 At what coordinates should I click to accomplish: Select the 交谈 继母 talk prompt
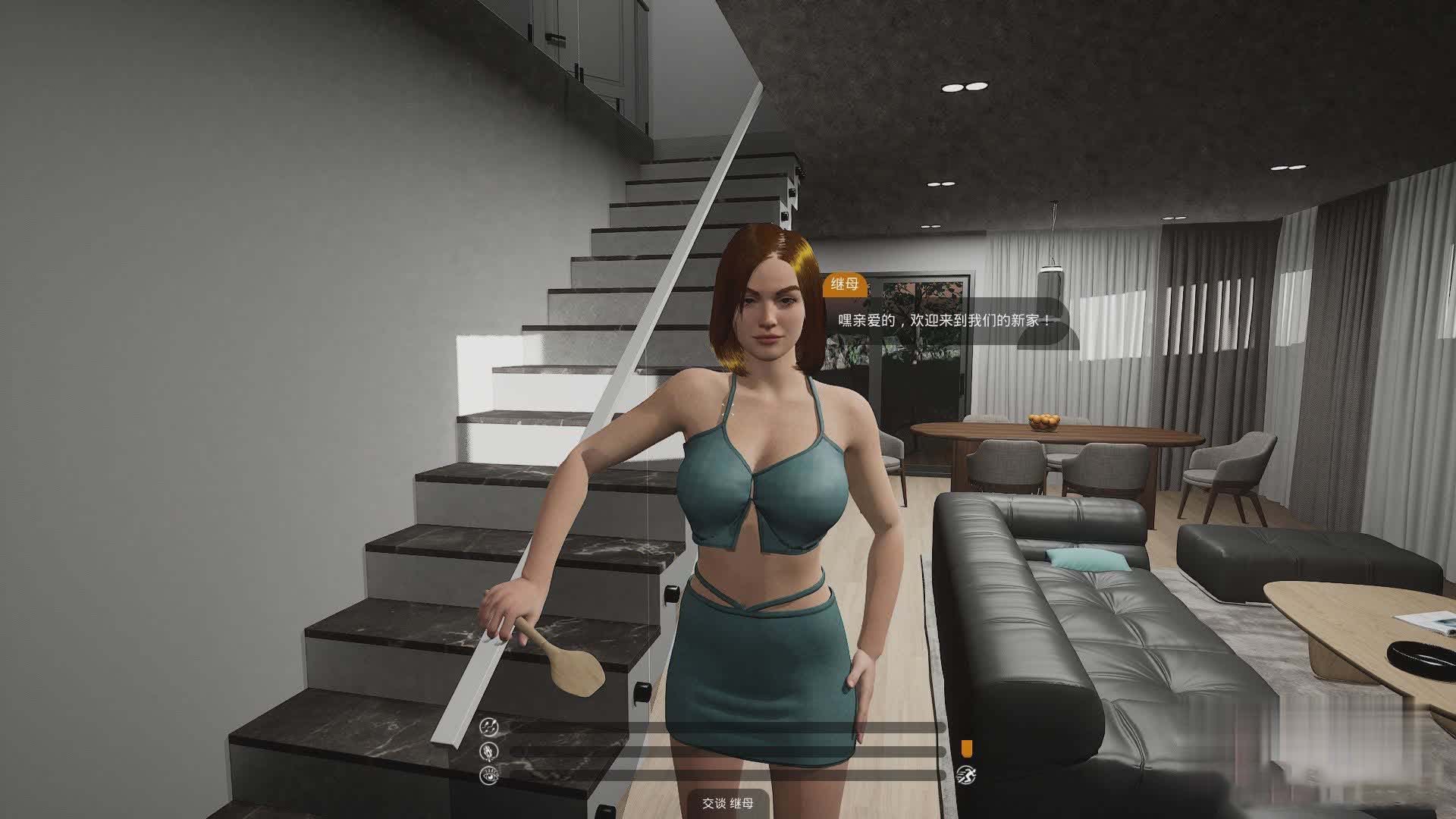(x=727, y=804)
